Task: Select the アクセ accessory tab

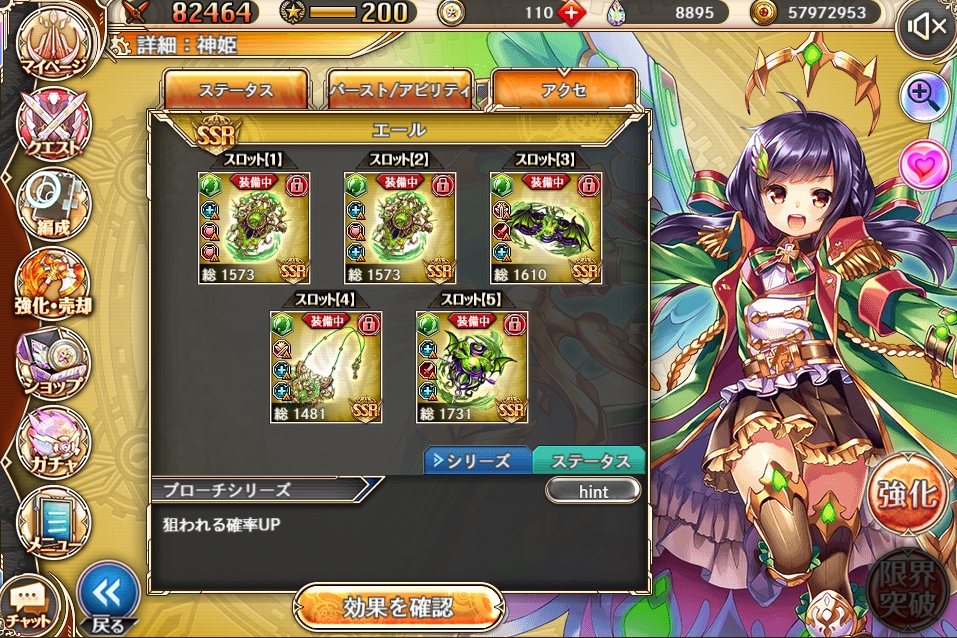Action: pos(564,90)
